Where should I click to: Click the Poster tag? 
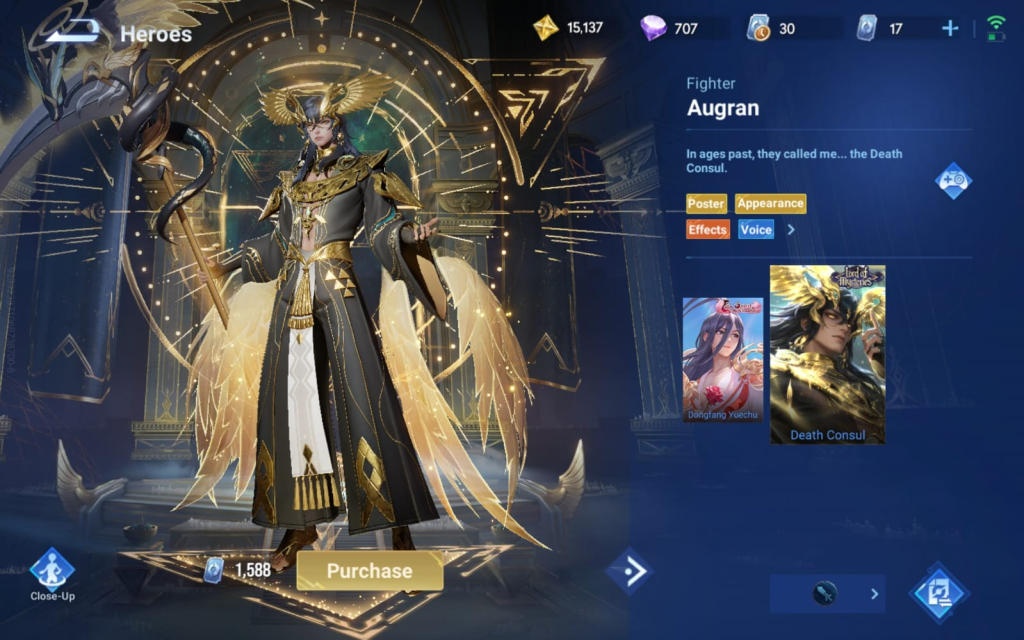coord(706,203)
